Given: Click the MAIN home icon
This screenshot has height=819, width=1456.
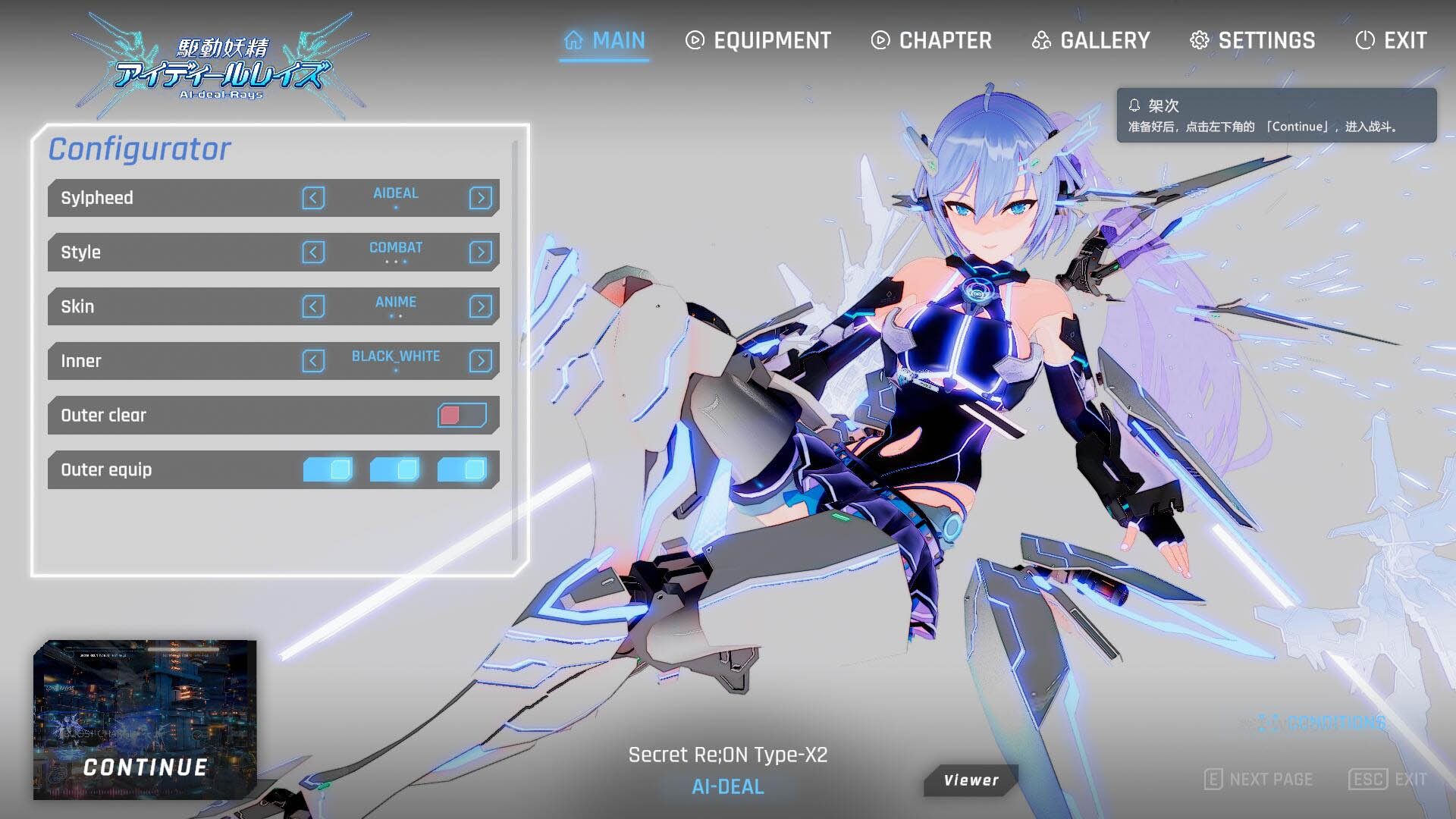Looking at the screenshot, I should click(574, 39).
